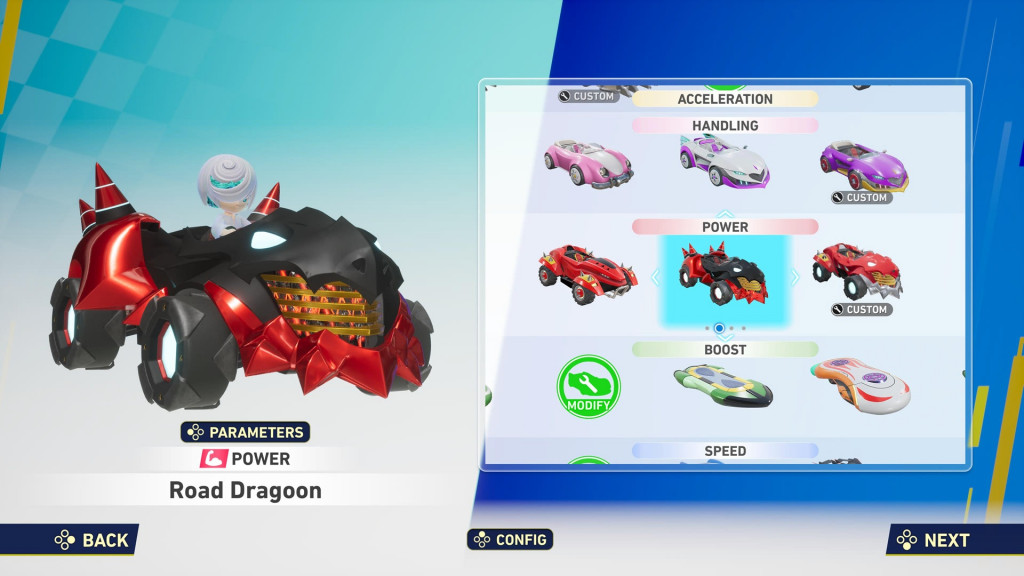
Task: Click the right arrow beside Road Dragoon
Action: click(x=795, y=277)
